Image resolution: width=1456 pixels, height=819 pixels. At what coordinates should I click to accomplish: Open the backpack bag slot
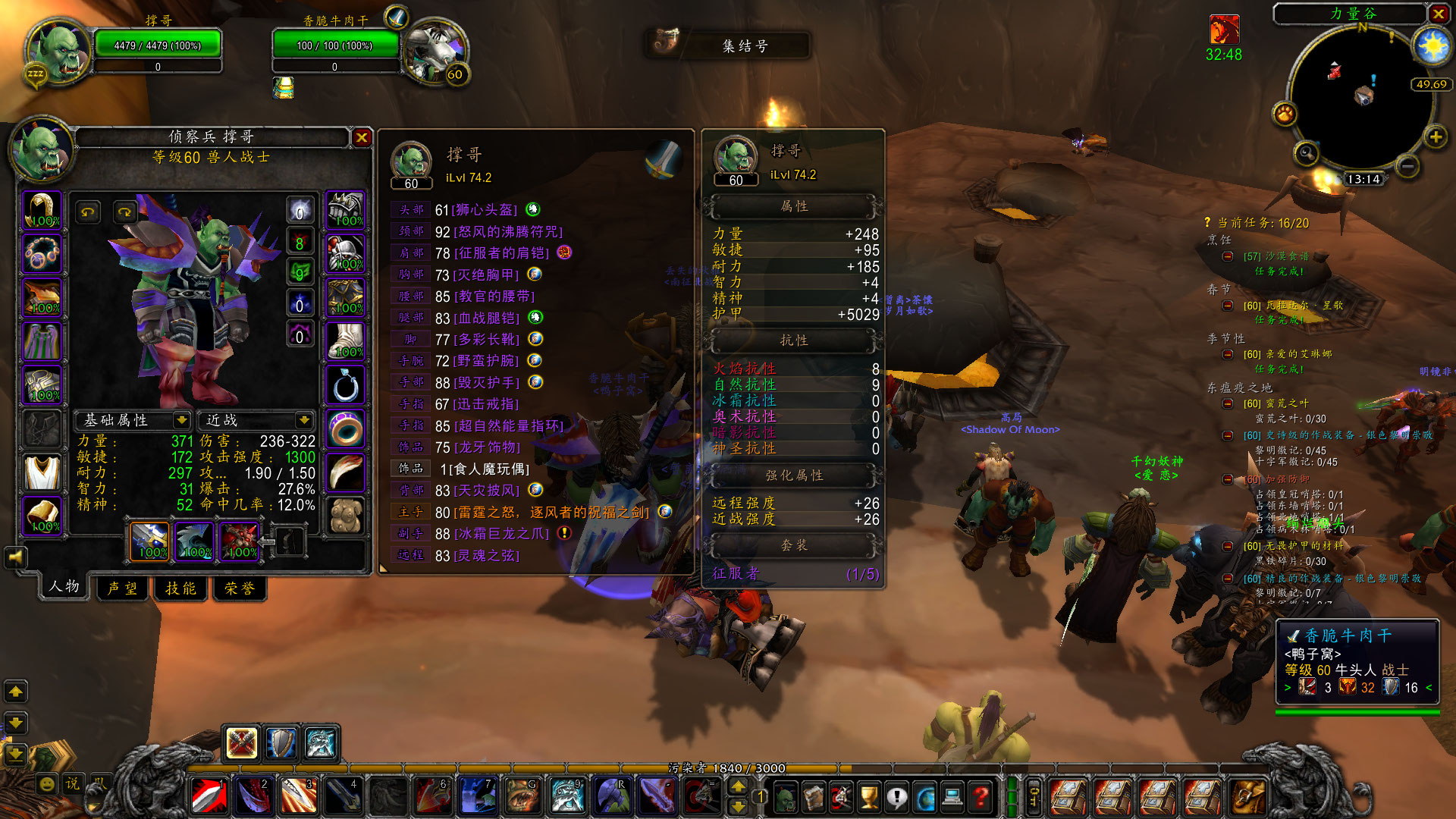coord(1247,798)
